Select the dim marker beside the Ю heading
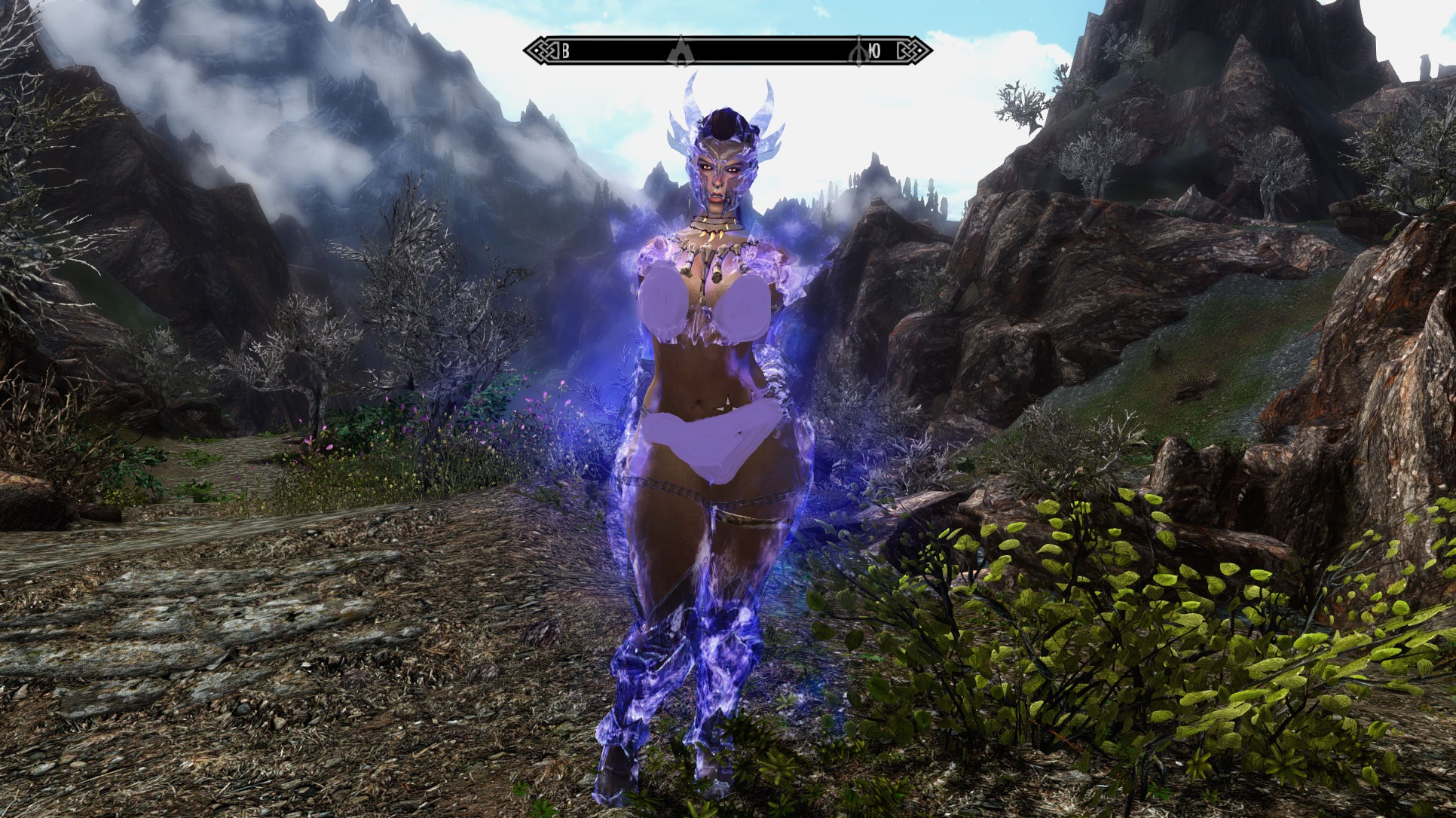1456x818 pixels. point(858,51)
